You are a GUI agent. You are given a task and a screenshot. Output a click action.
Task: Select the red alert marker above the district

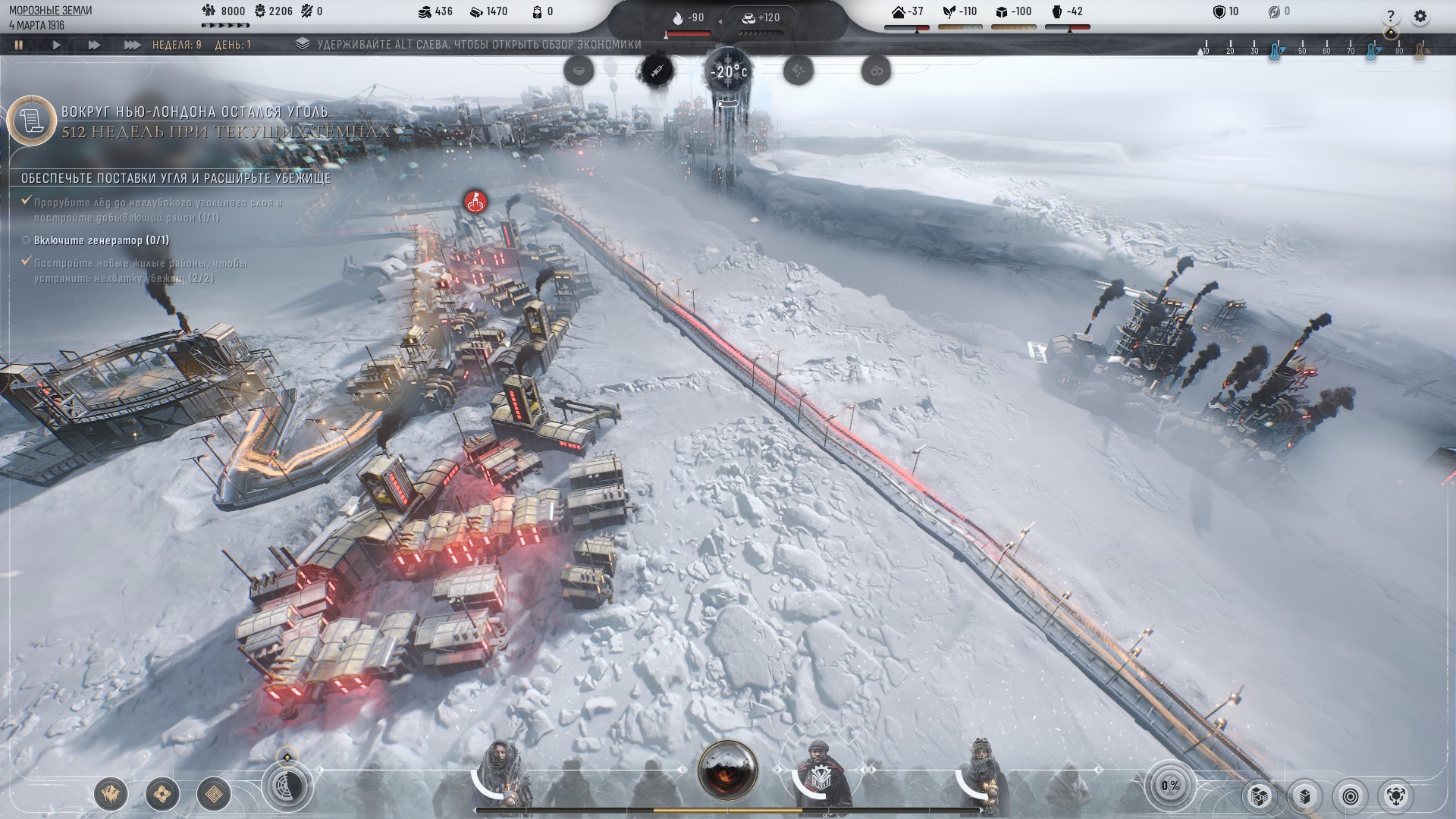pyautogui.click(x=475, y=202)
